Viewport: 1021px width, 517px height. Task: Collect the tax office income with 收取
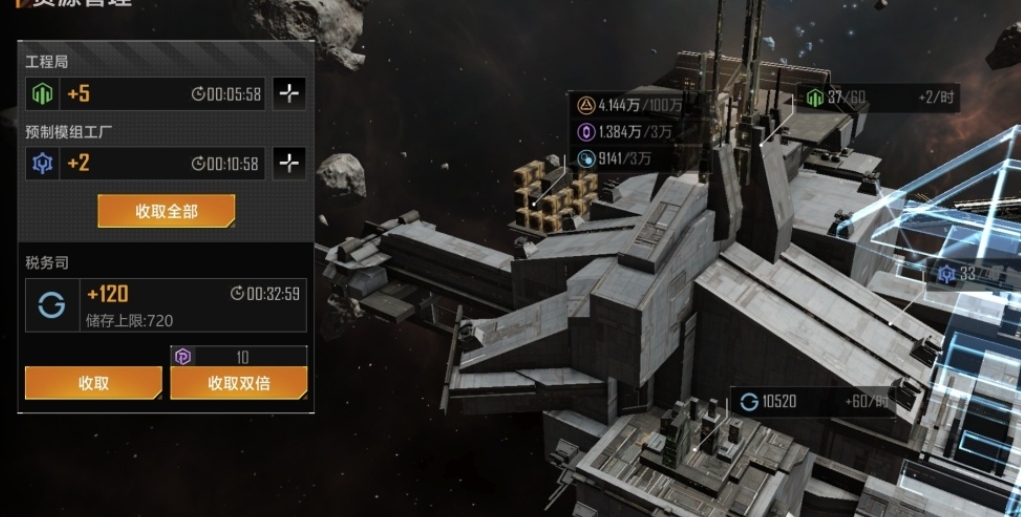tap(93, 383)
